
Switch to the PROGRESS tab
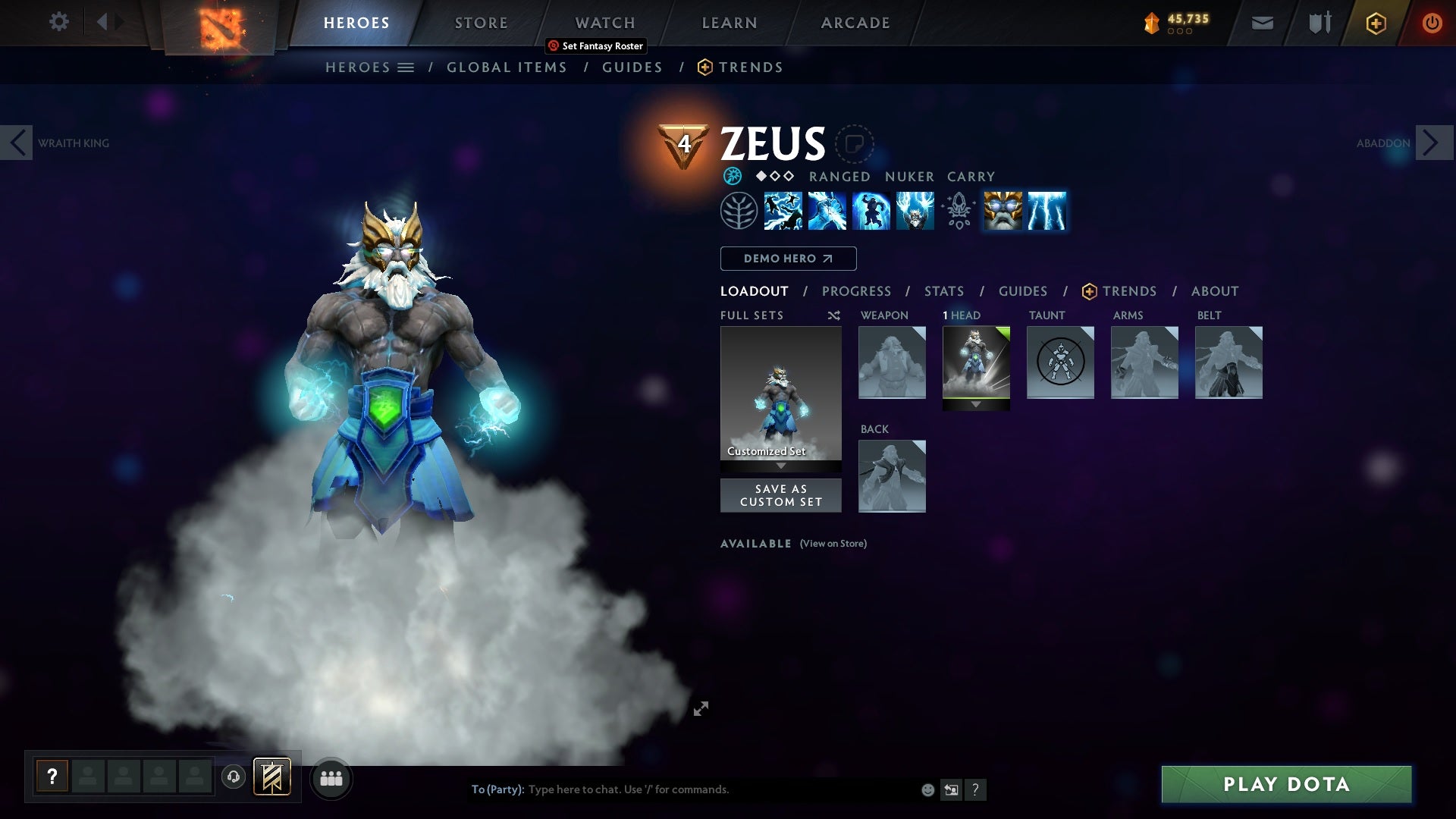click(857, 290)
